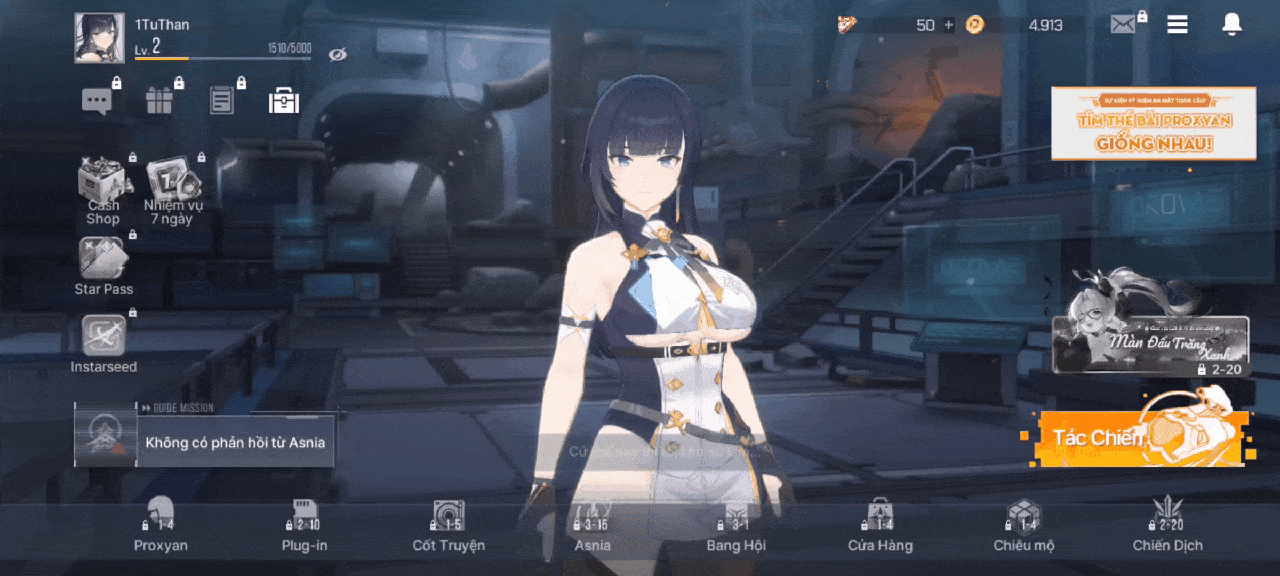Image resolution: width=1280 pixels, height=576 pixels.
Task: Open the hamburger main menu
Action: coord(1178,25)
